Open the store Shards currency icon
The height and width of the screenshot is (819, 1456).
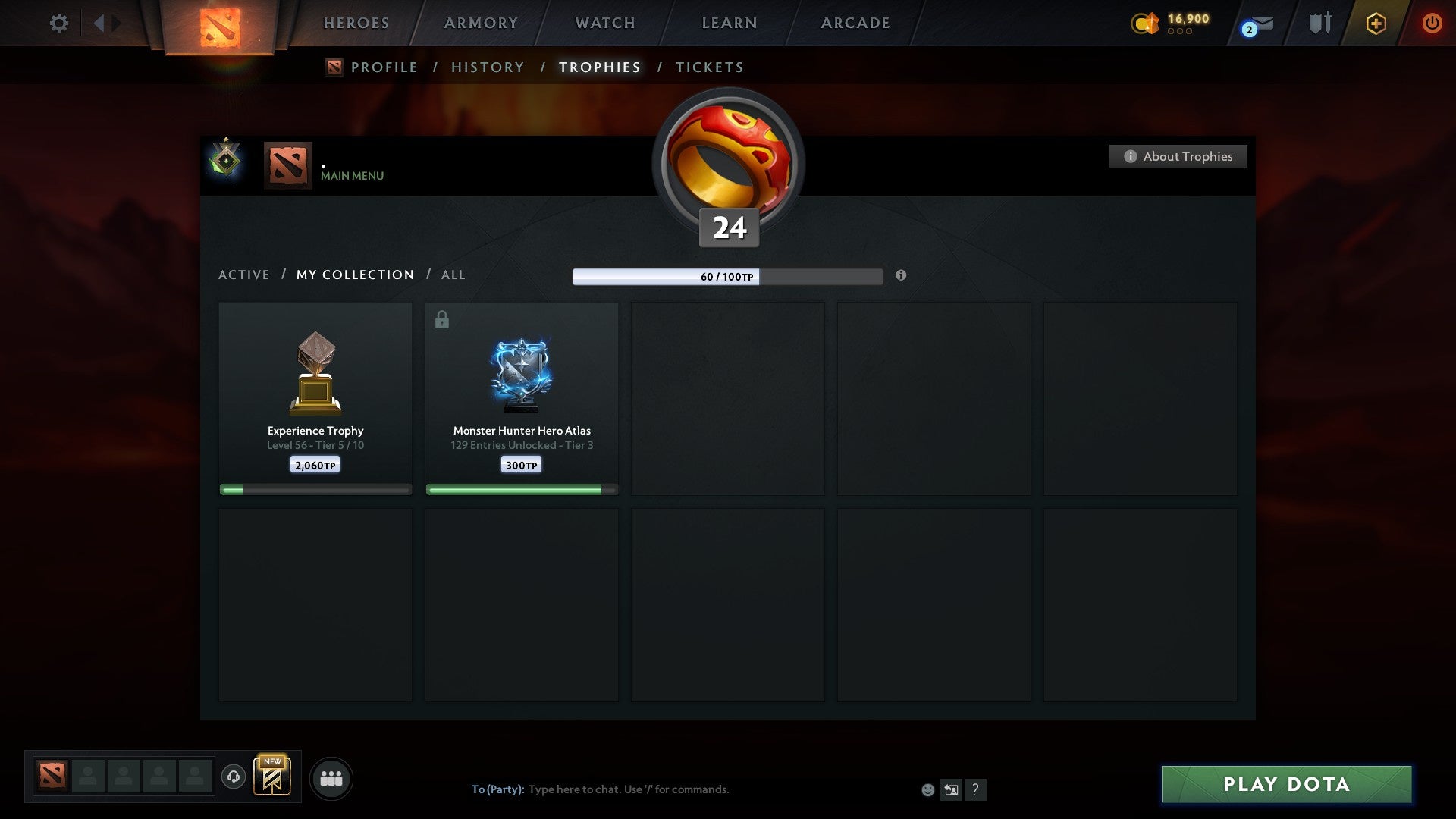click(x=1145, y=23)
